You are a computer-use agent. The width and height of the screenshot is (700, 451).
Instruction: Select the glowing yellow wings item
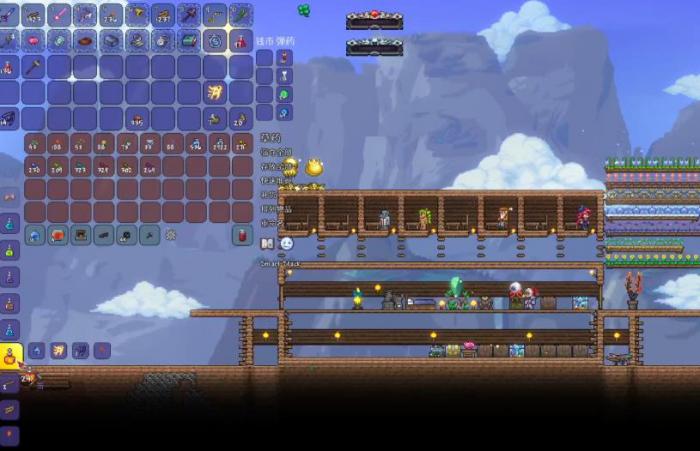[215, 92]
